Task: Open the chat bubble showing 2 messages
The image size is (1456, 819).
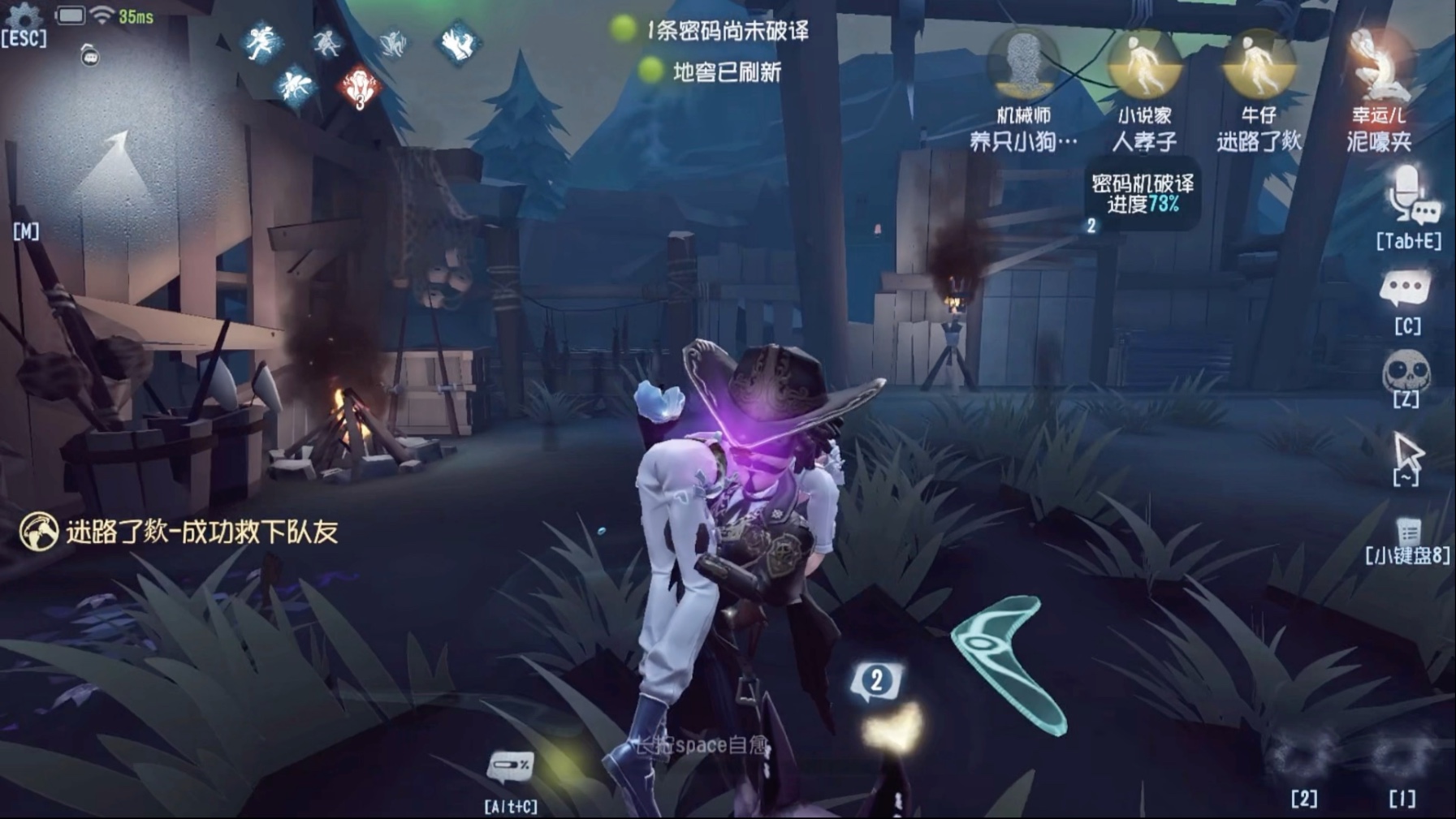Action: (876, 681)
